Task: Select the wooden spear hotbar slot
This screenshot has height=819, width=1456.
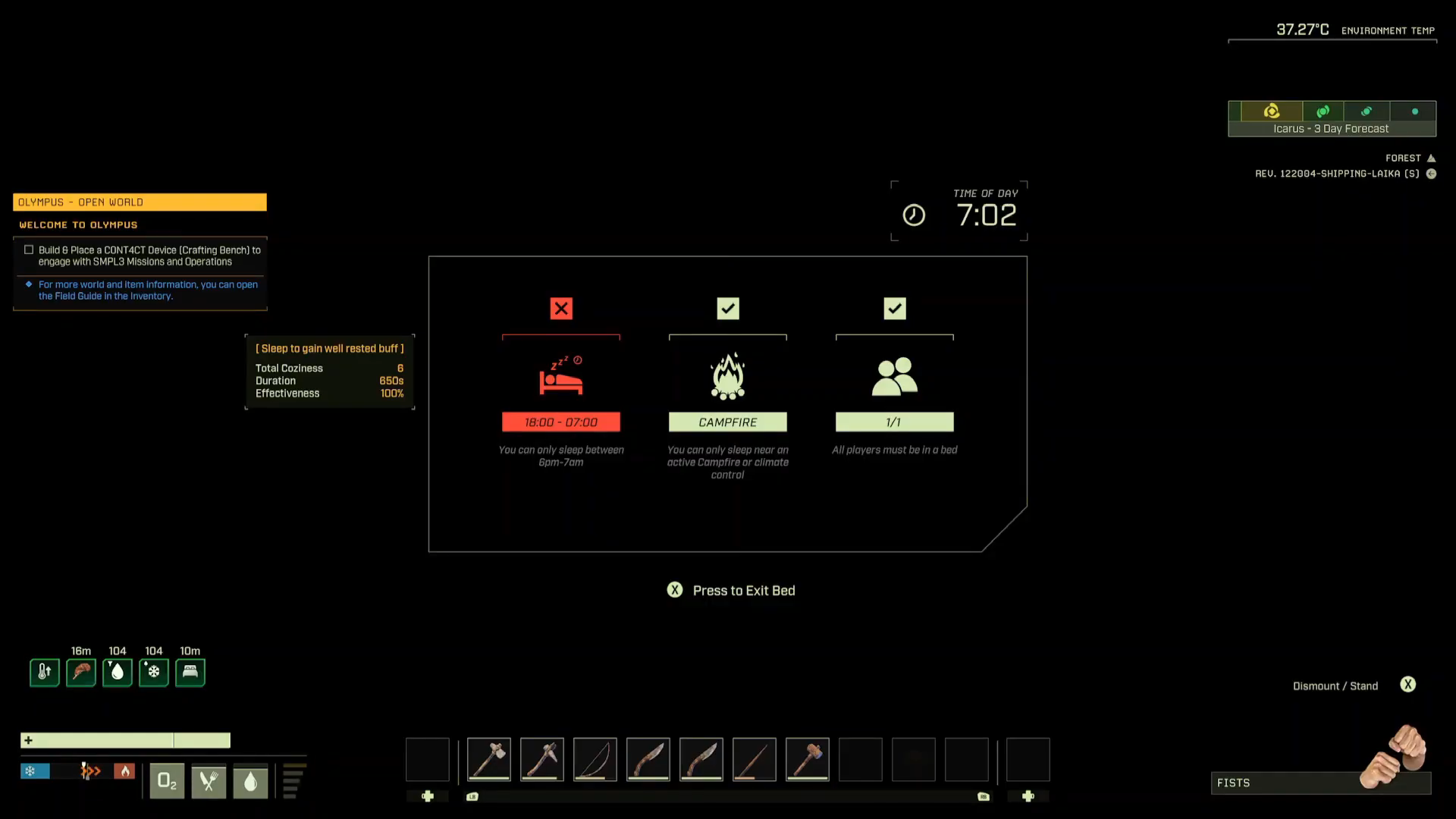Action: coord(755,759)
